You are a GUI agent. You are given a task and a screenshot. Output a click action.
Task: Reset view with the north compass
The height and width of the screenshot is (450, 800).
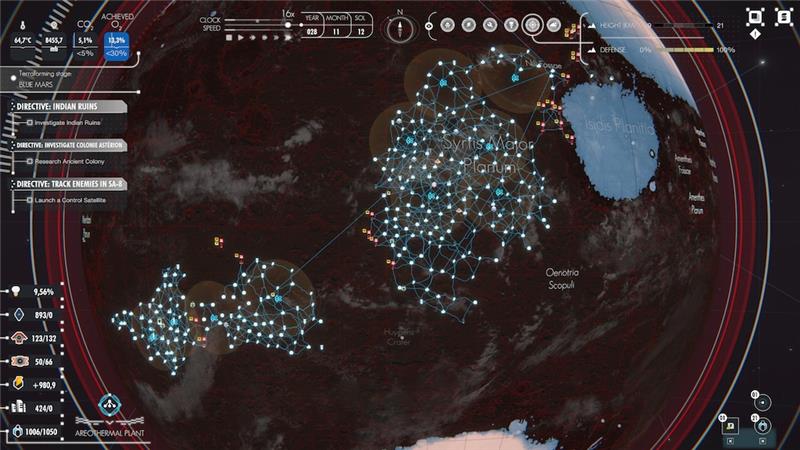tap(399, 27)
